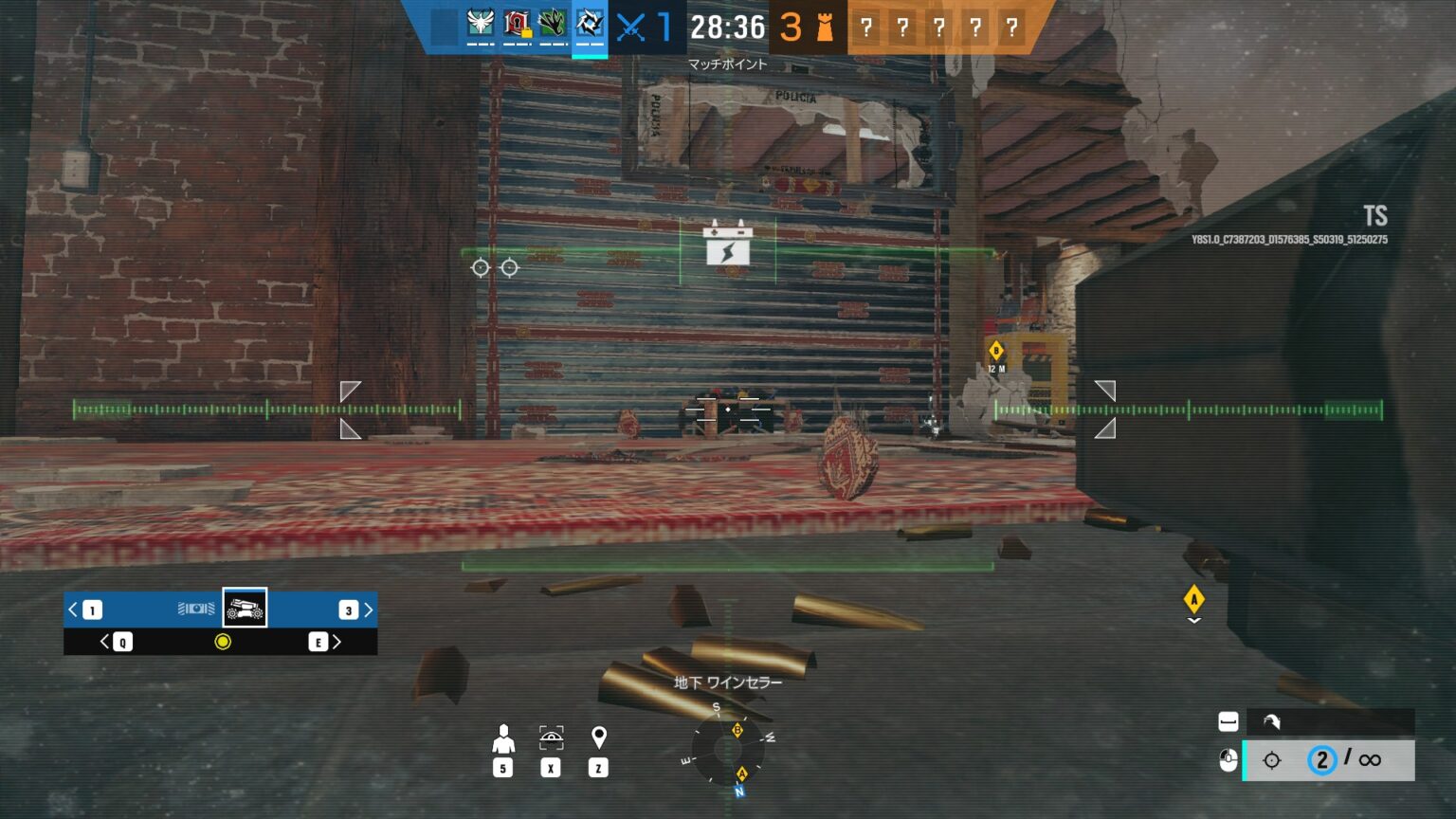The height and width of the screenshot is (819, 1456).
Task: Click the blue-circled ammo count 2
Action: [1322, 759]
